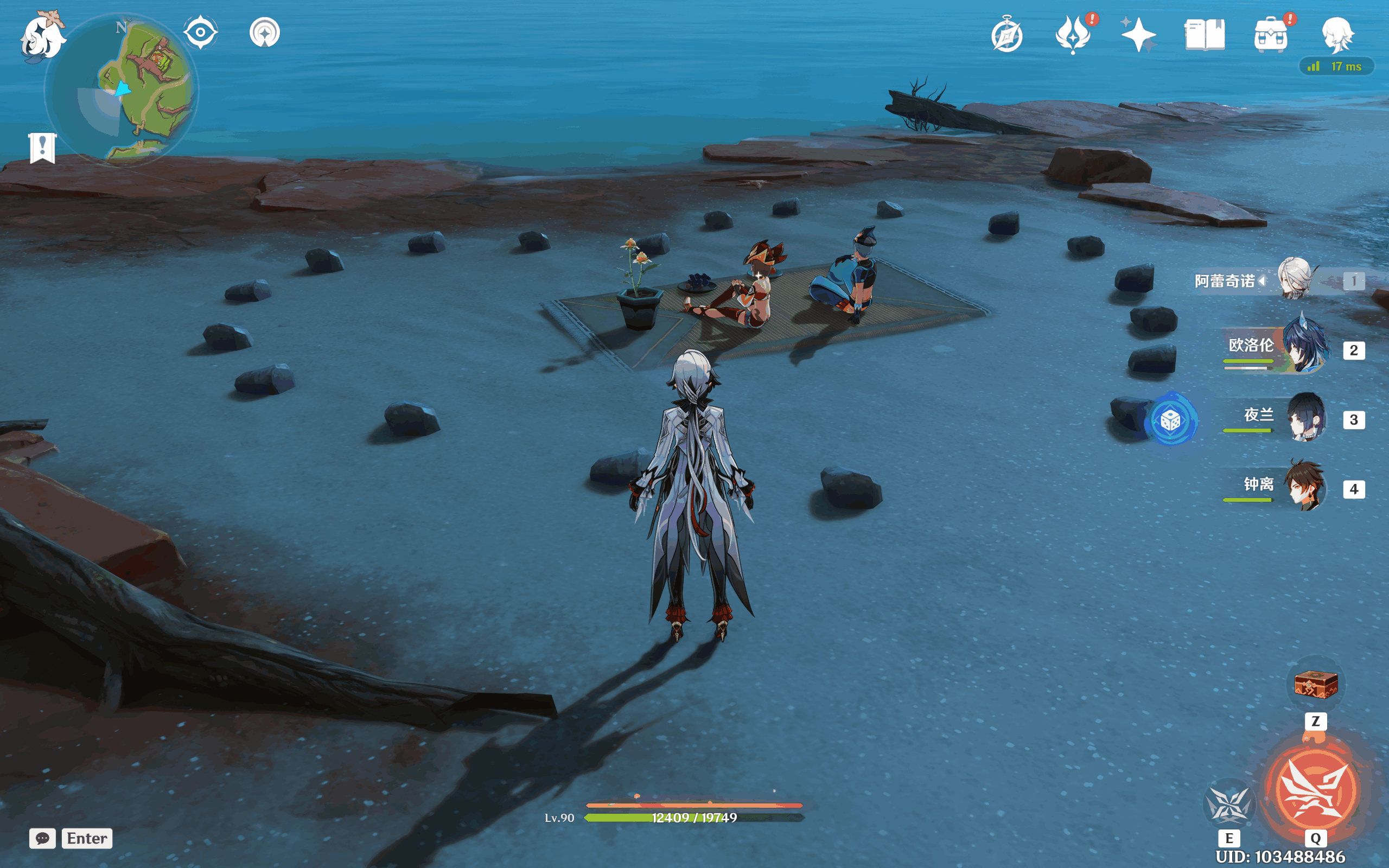
Task: Use the treasure chest gadget
Action: tap(1316, 684)
